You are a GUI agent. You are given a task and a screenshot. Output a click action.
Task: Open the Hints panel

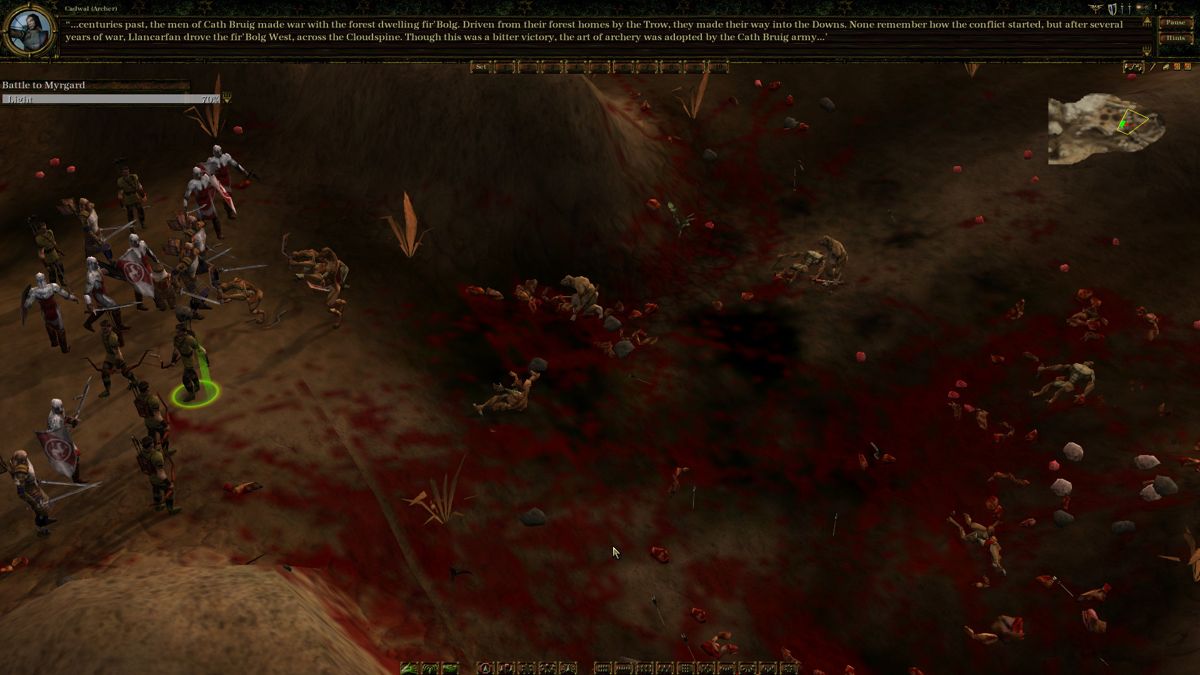click(x=1175, y=38)
